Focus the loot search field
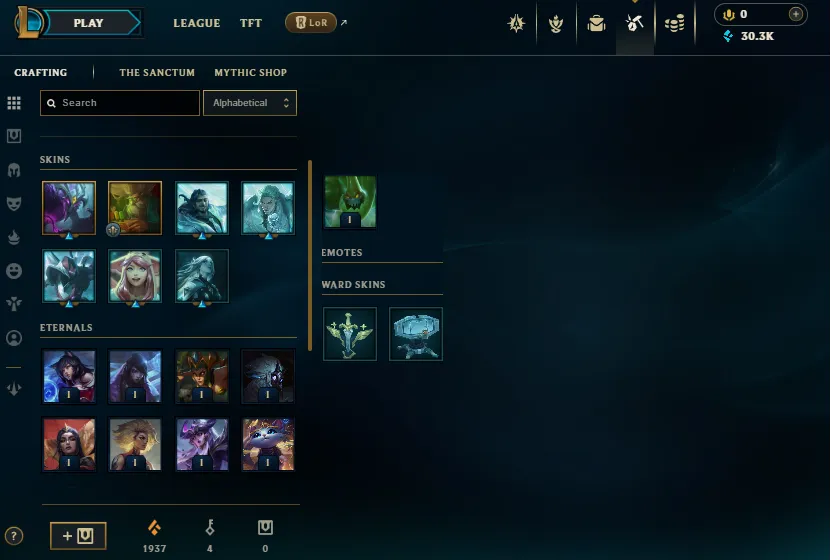Image resolution: width=834 pixels, height=560 pixels. [x=120, y=103]
